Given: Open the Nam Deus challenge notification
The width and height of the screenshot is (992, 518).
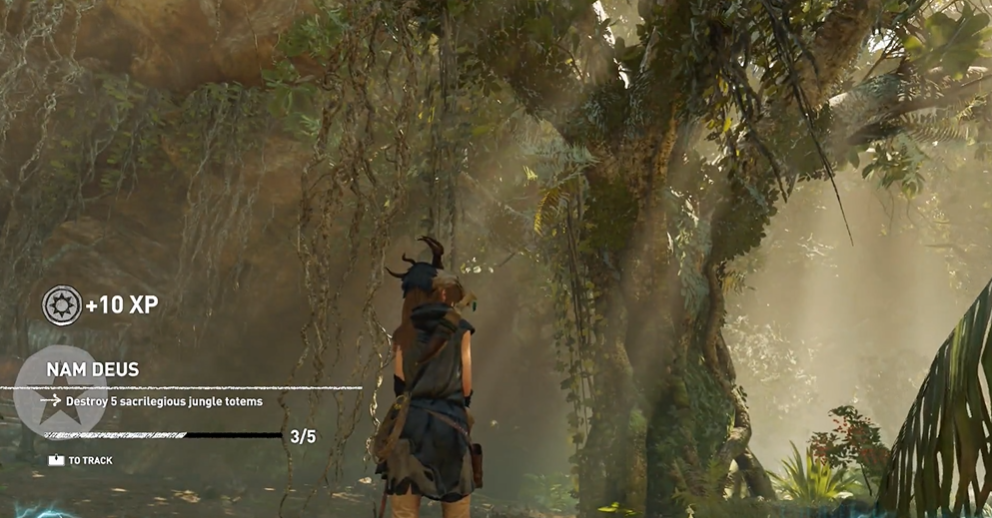Looking at the screenshot, I should click(92, 370).
